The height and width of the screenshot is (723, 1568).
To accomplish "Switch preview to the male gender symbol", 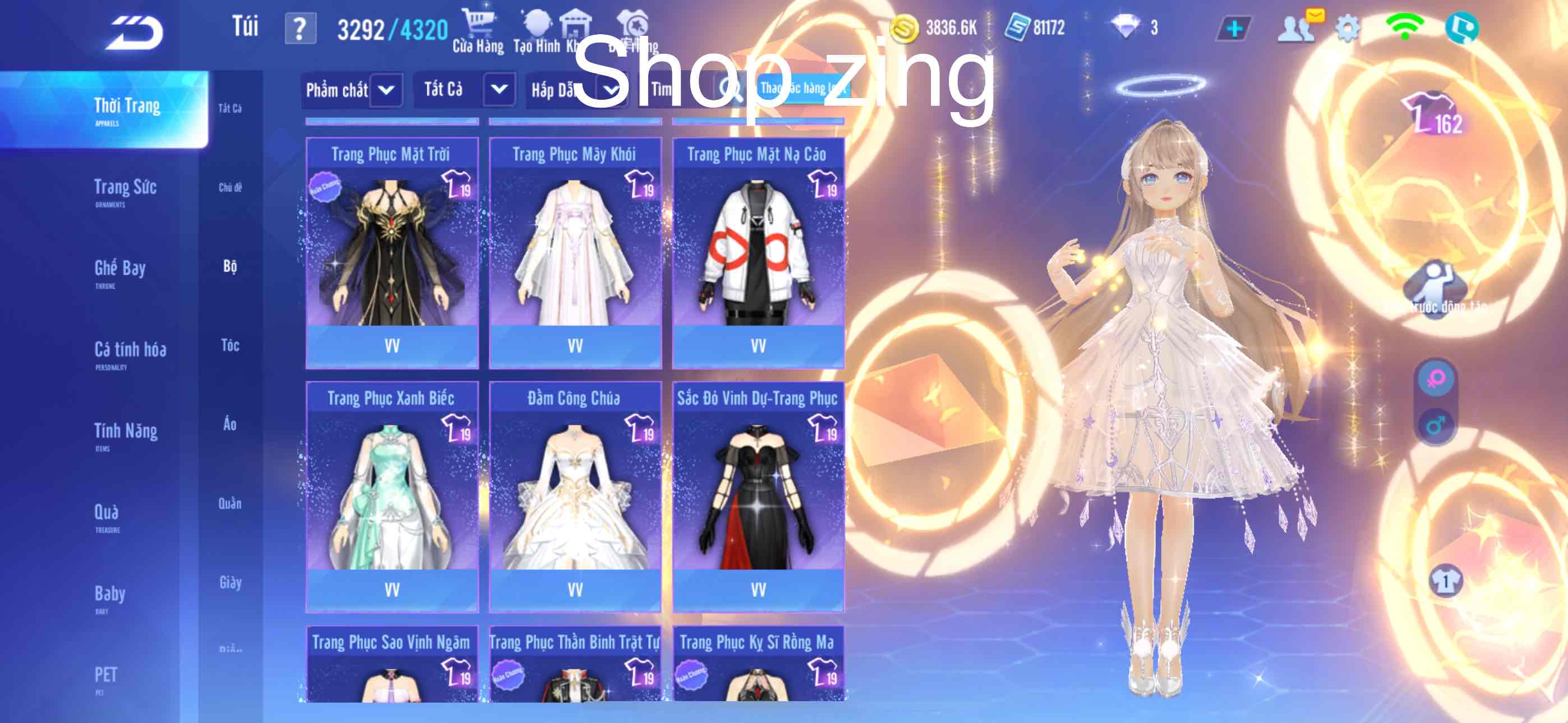I will [x=1435, y=425].
